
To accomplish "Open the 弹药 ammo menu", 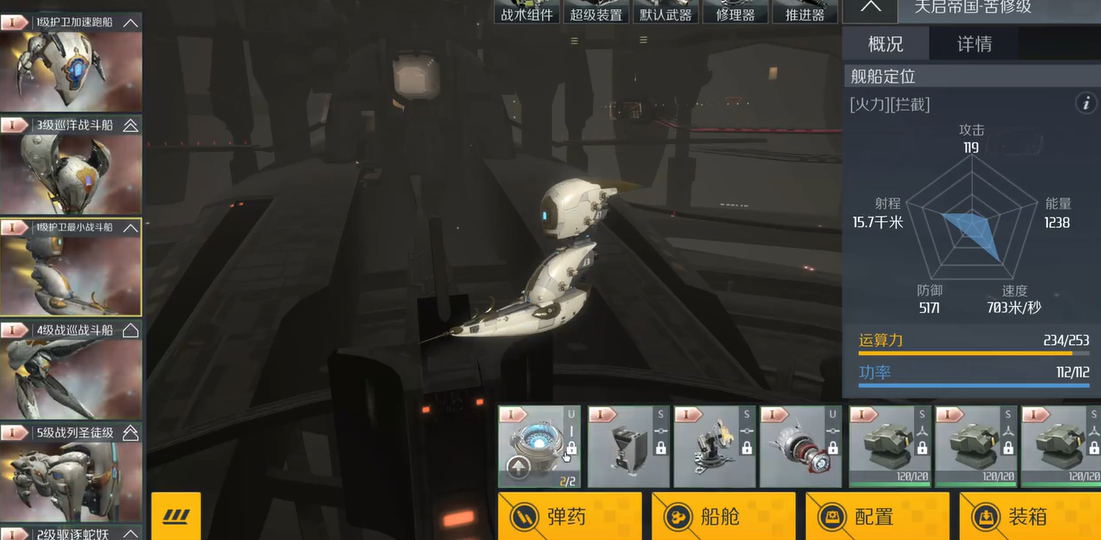I will (570, 516).
